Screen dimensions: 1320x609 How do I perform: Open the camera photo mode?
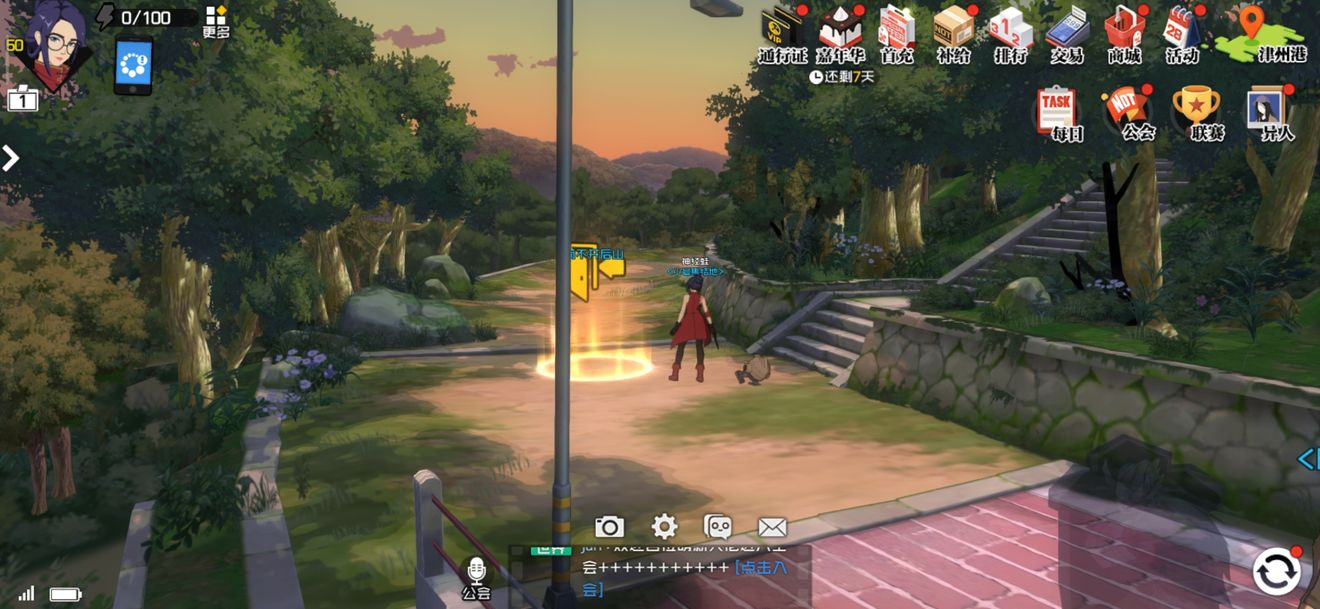pyautogui.click(x=609, y=527)
